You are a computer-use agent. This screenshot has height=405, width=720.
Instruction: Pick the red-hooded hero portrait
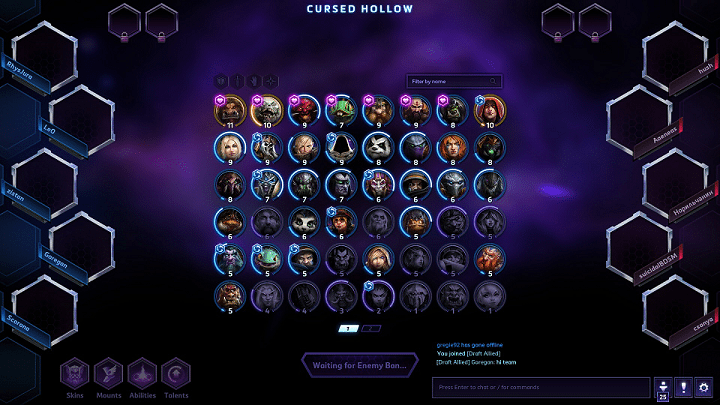point(489,109)
